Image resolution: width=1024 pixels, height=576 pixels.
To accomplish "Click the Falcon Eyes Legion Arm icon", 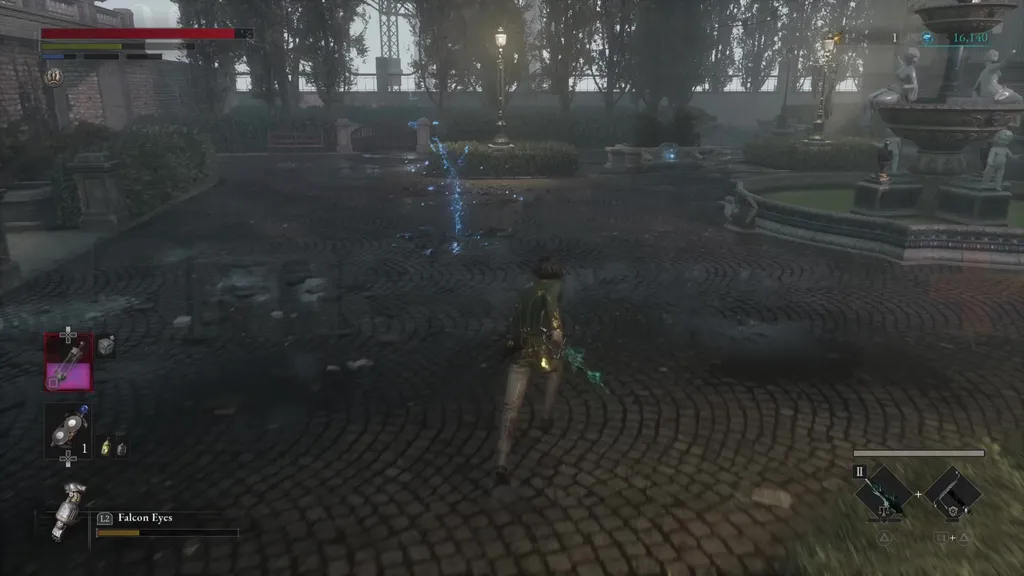I will point(68,510).
